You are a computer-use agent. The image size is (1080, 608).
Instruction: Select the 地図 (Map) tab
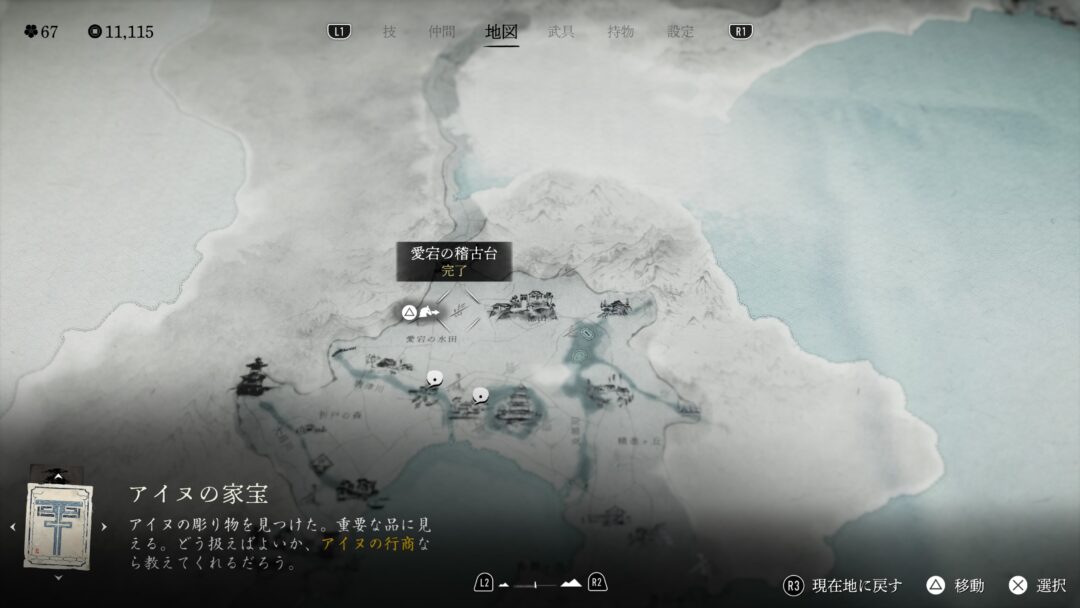[x=501, y=32]
